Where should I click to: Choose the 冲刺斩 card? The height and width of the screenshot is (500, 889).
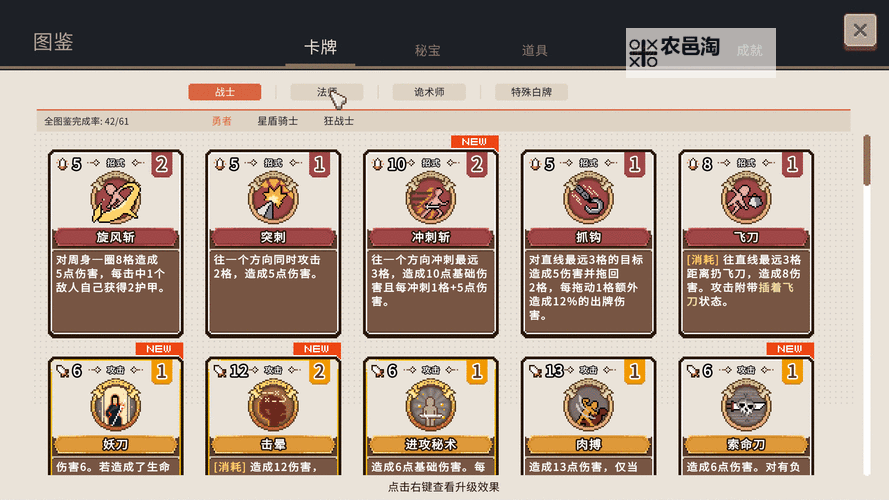[431, 243]
